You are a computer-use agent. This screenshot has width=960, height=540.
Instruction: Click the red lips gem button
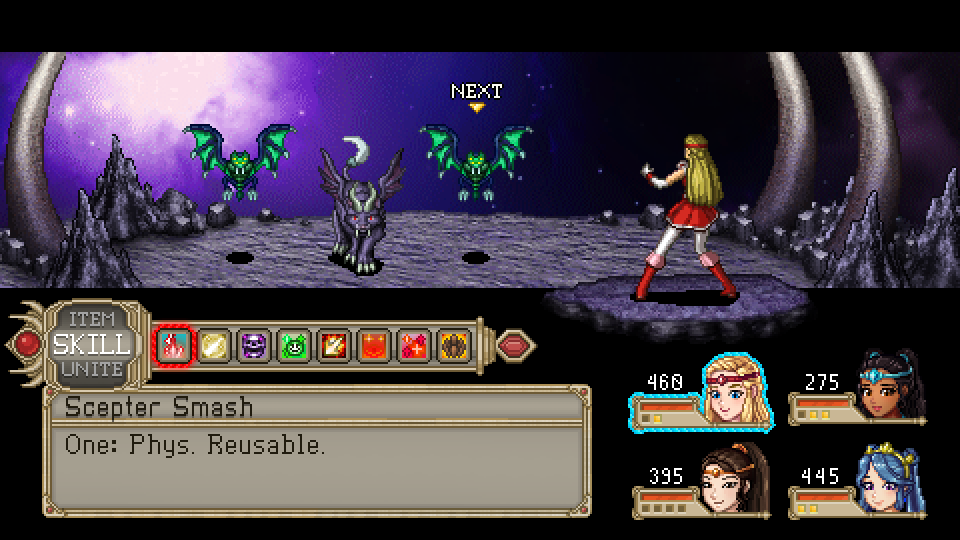pos(514,345)
